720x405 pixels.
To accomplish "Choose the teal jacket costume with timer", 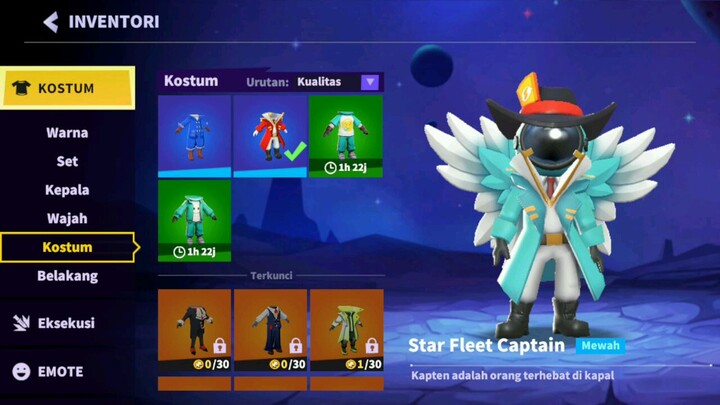I will [194, 220].
